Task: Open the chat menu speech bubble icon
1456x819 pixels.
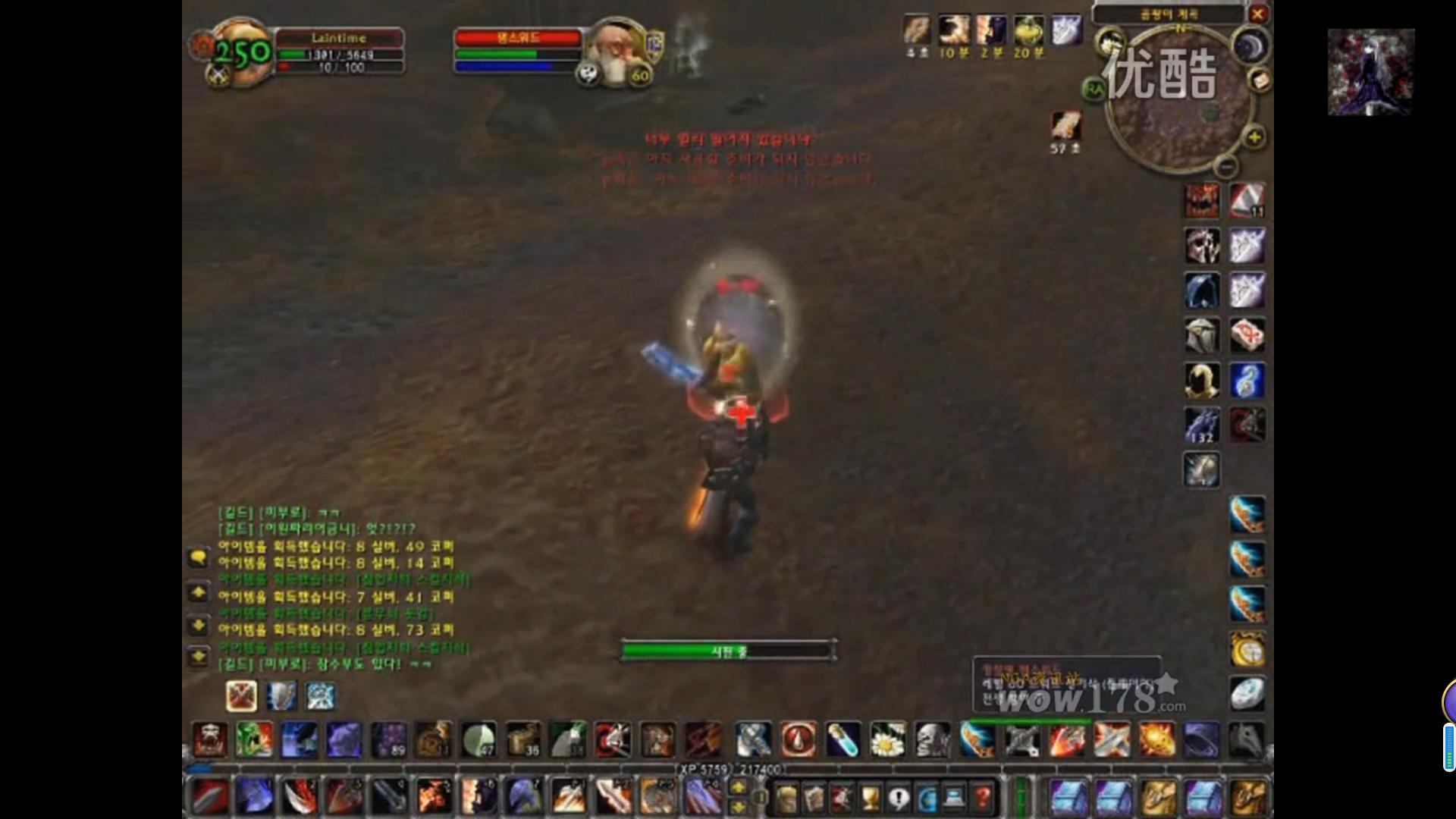Action: [x=199, y=557]
